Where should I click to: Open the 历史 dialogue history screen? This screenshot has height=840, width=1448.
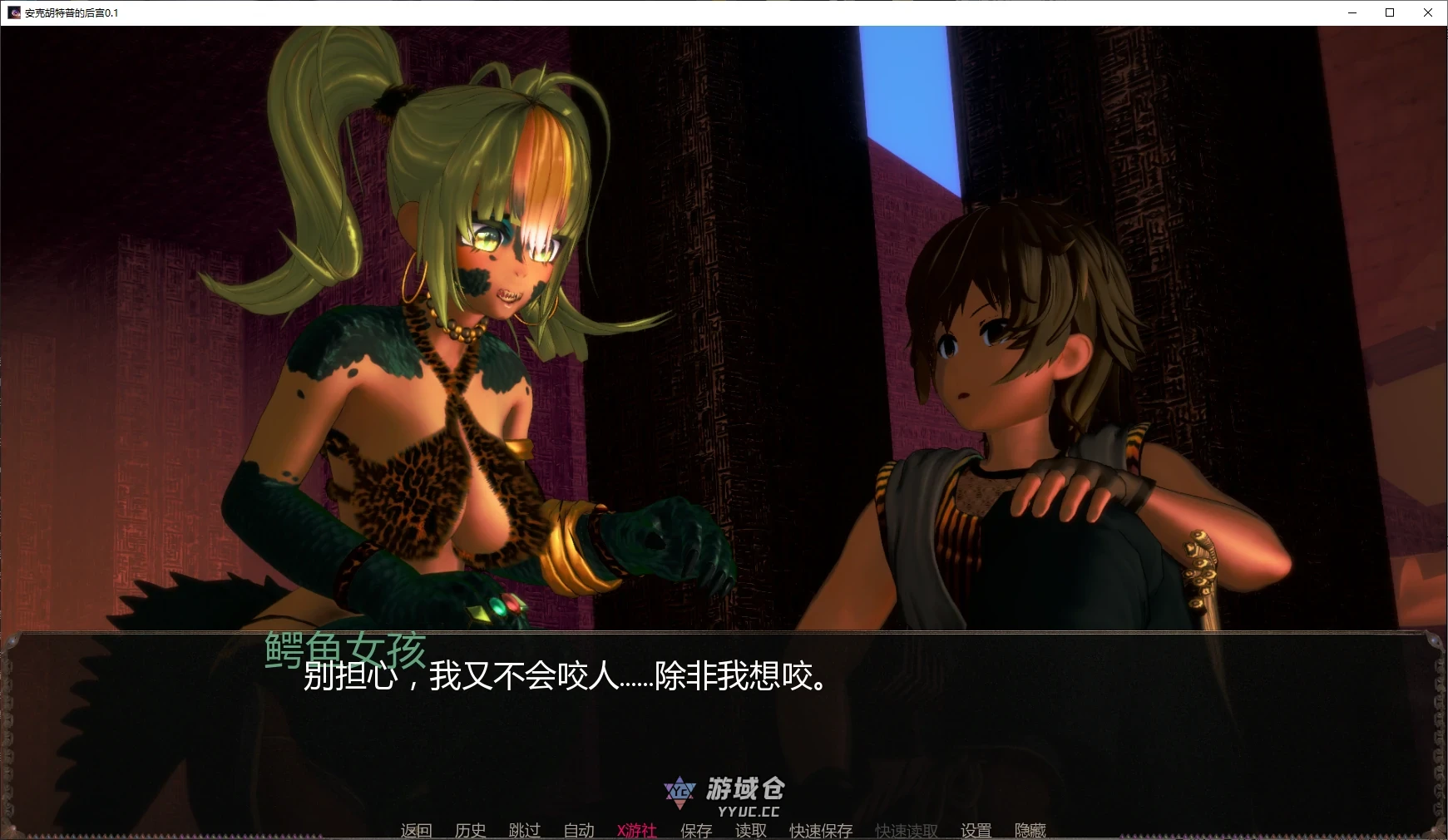click(x=471, y=831)
